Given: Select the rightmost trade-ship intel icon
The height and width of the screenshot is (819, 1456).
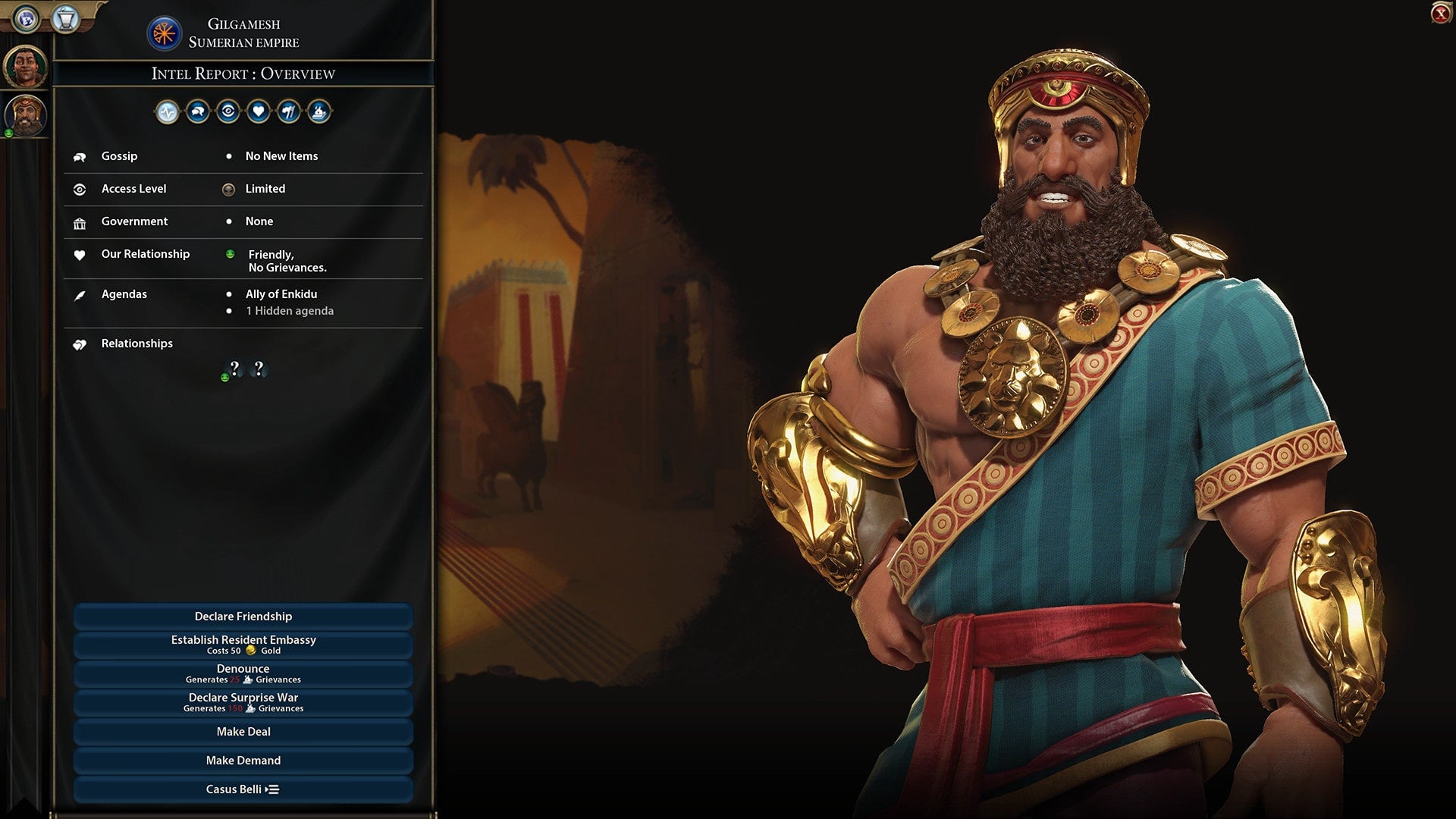Looking at the screenshot, I should [320, 111].
